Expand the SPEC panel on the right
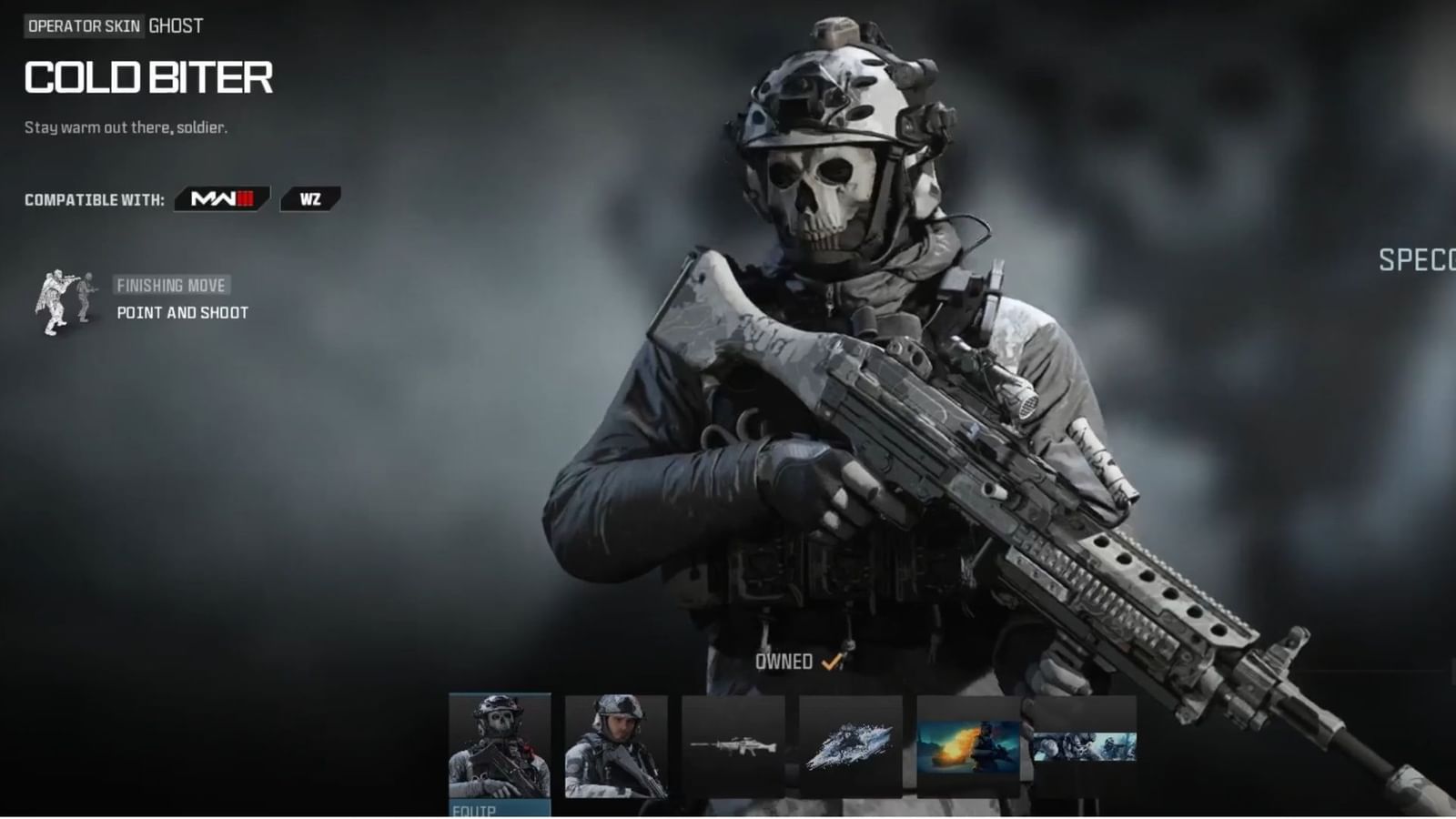This screenshot has height=819, width=1456. [x=1415, y=261]
